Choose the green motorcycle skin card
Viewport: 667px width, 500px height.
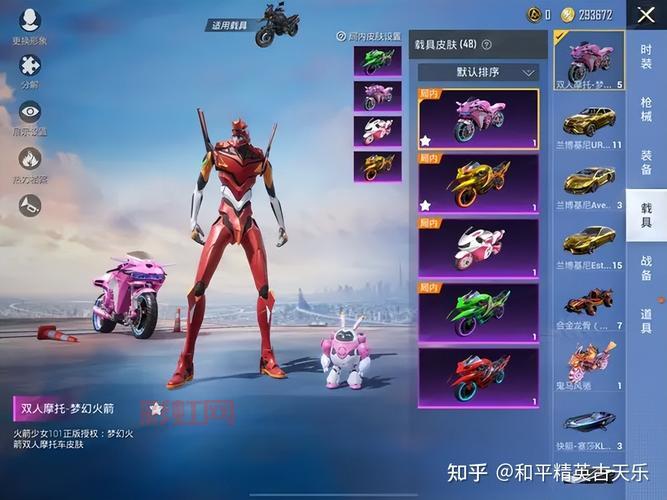click(x=478, y=312)
